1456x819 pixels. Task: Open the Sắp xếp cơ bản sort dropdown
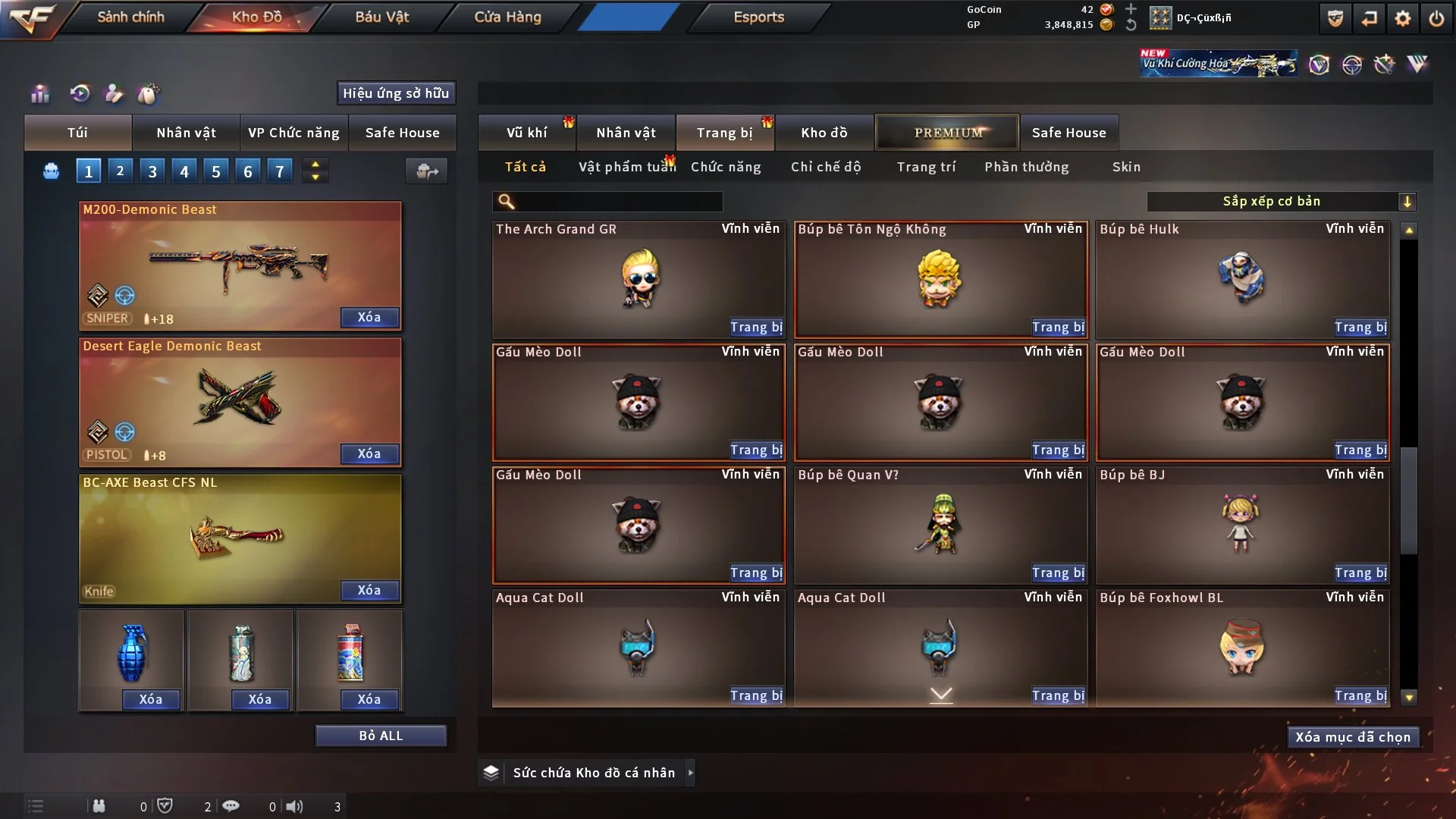[1281, 201]
